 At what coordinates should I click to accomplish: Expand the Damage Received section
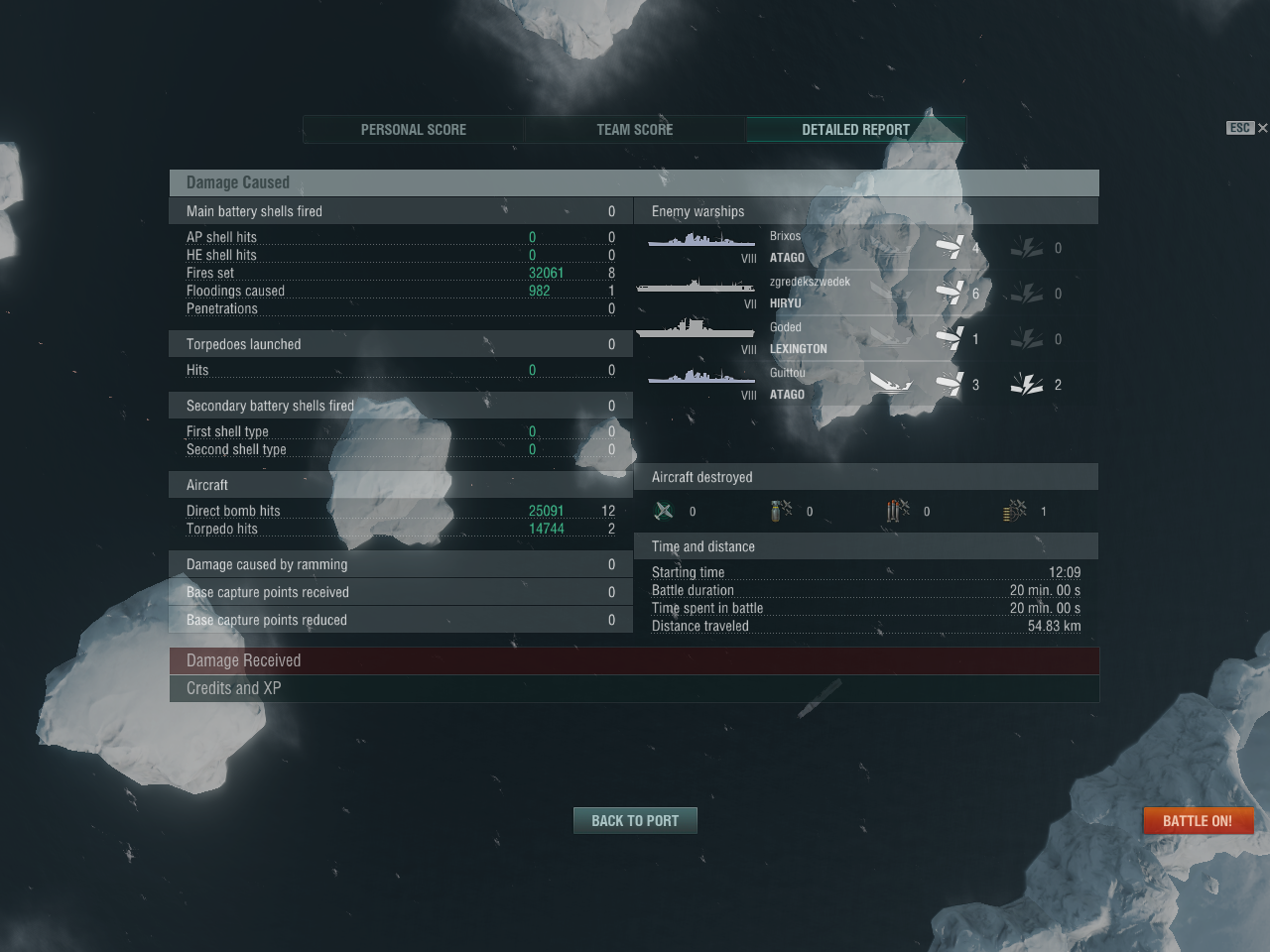(634, 660)
